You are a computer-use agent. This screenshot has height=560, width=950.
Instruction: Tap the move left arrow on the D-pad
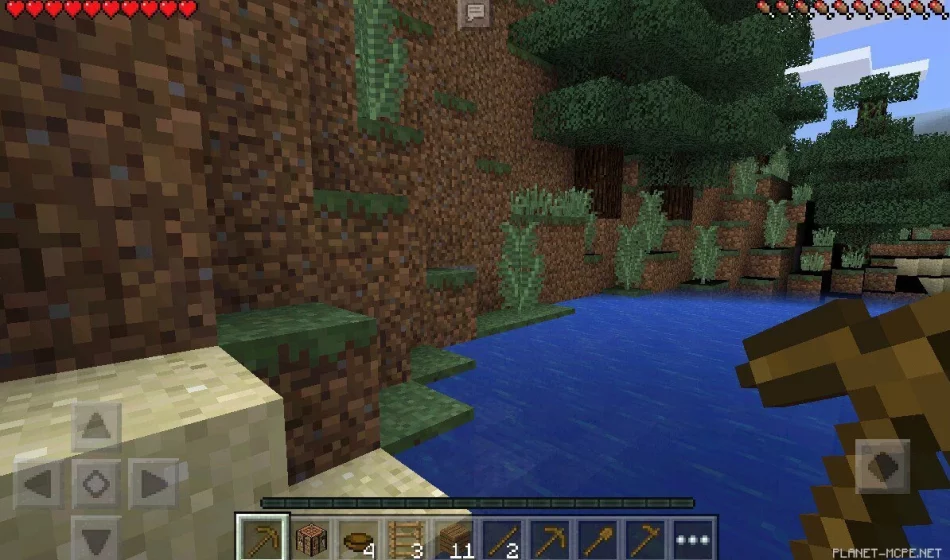[x=39, y=485]
